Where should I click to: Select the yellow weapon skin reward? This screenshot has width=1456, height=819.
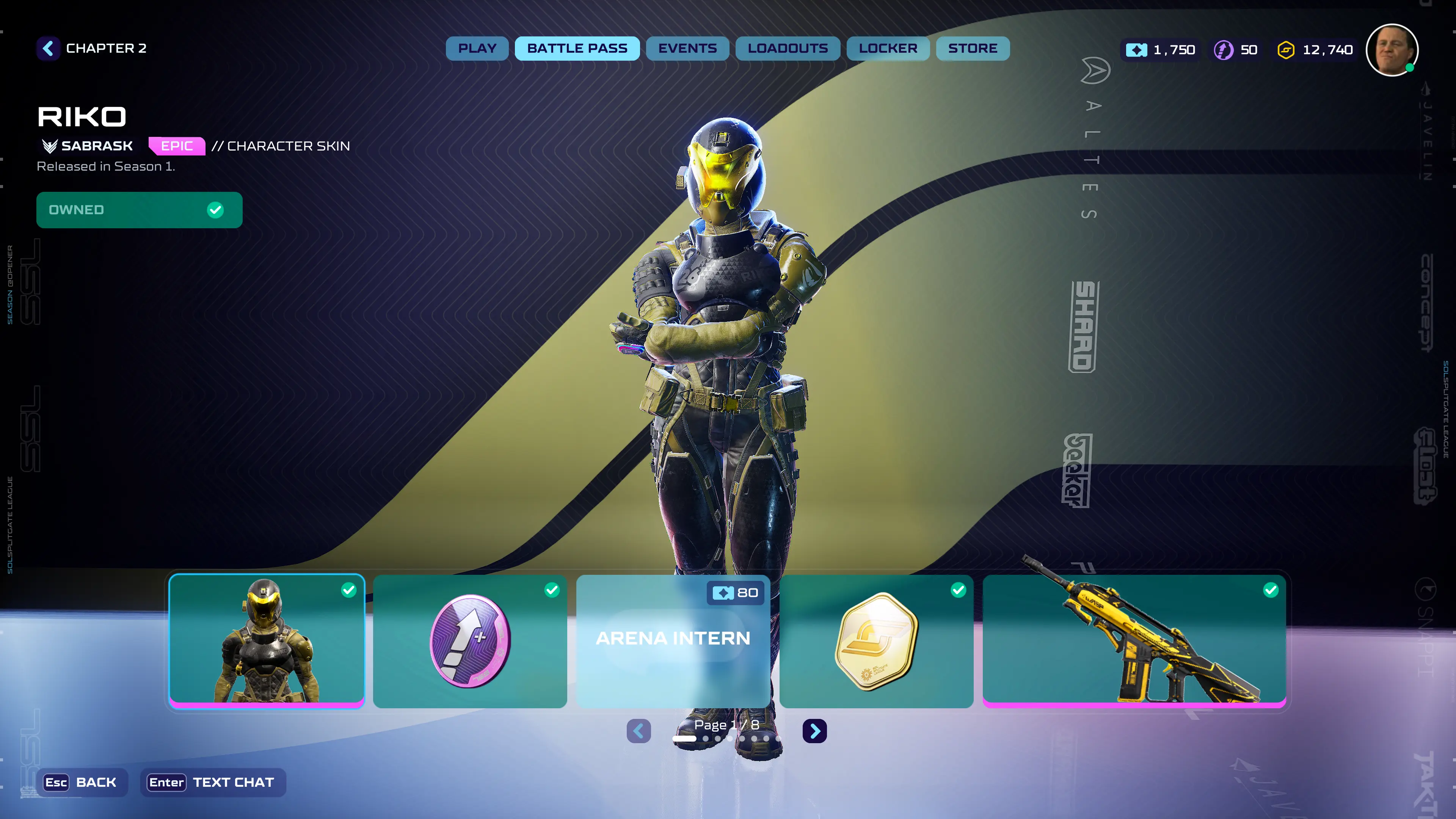click(1134, 640)
